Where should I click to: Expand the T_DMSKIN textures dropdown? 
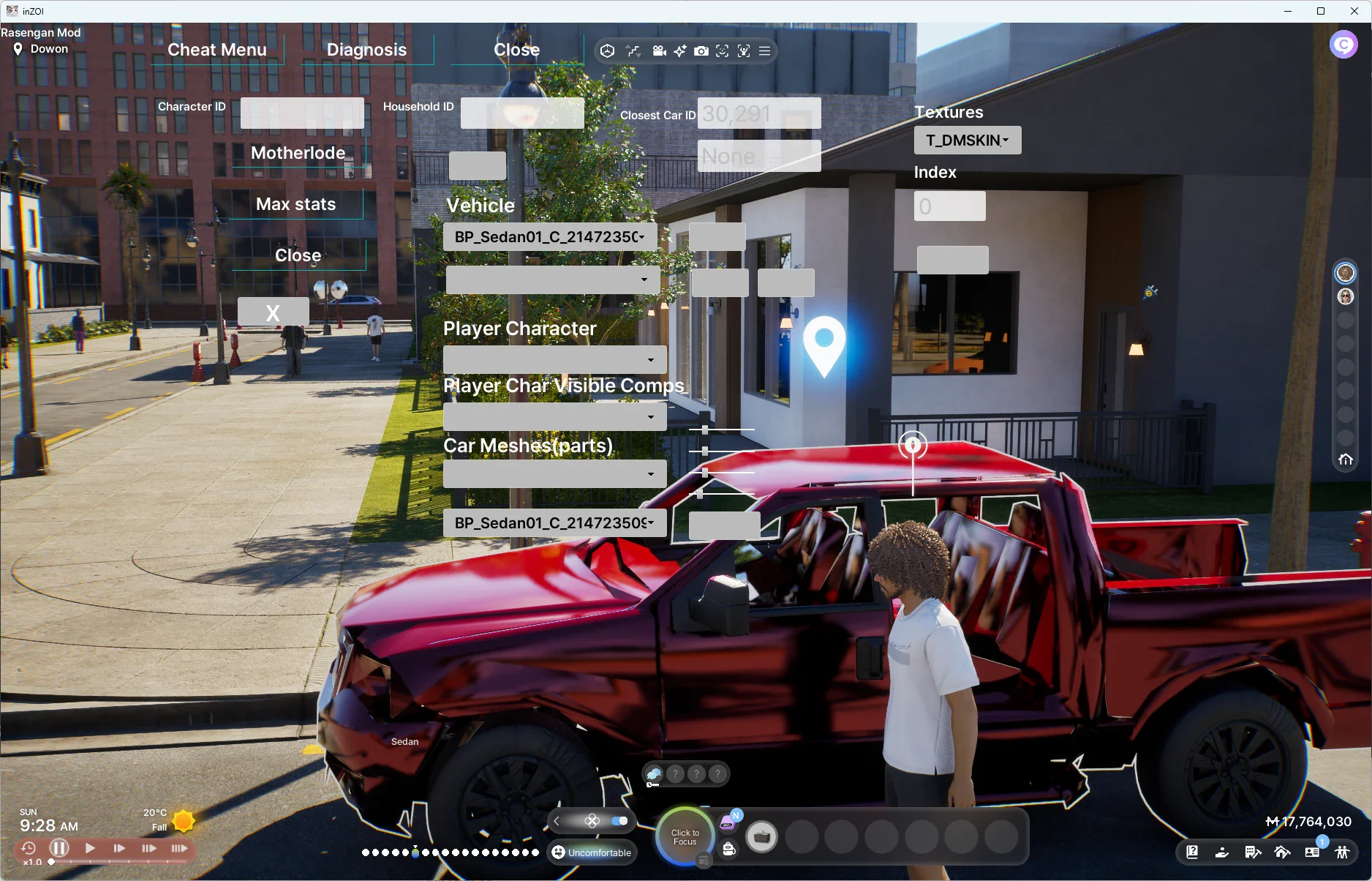(967, 140)
